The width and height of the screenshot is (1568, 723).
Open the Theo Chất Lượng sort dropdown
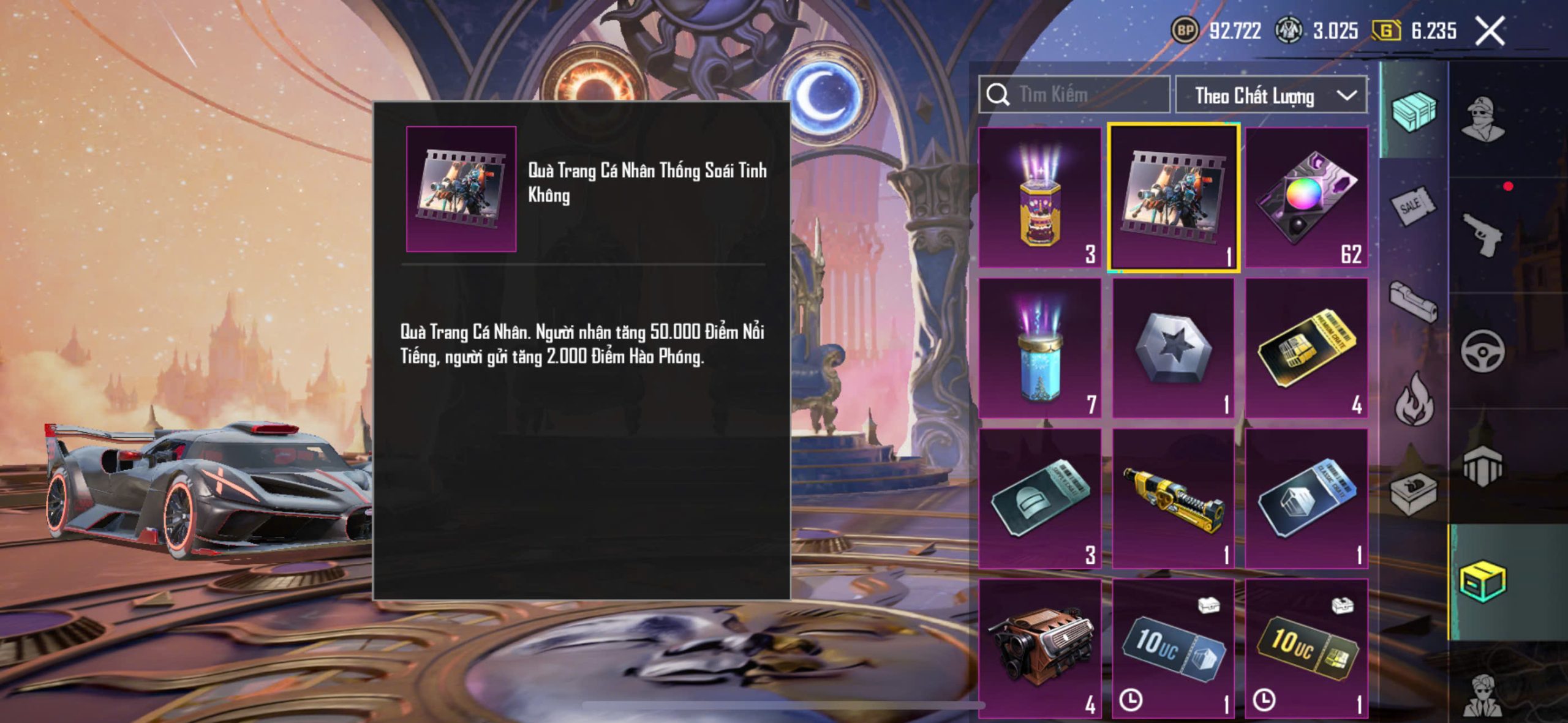1271,96
